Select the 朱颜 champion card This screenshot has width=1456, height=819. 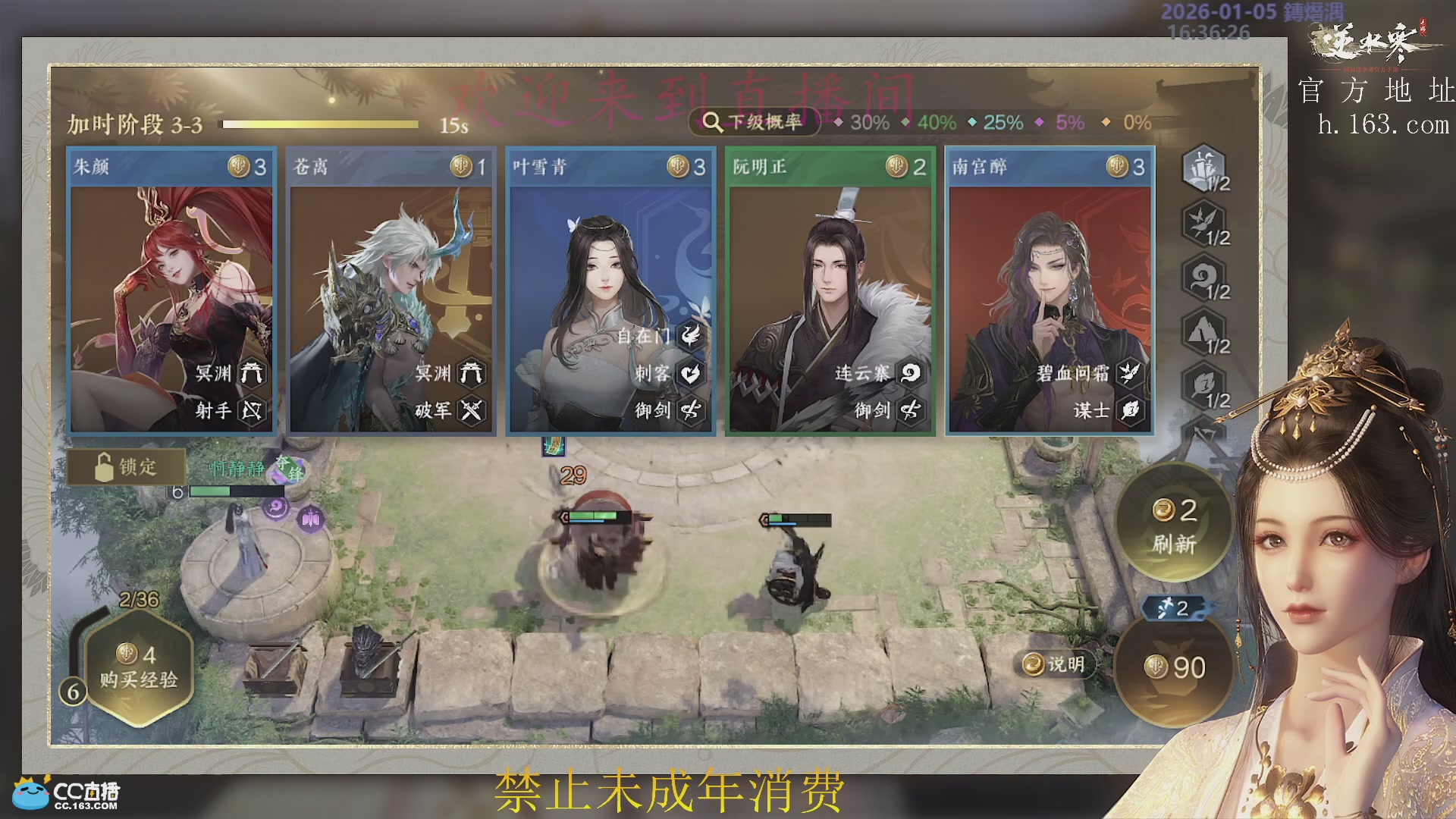coord(170,288)
